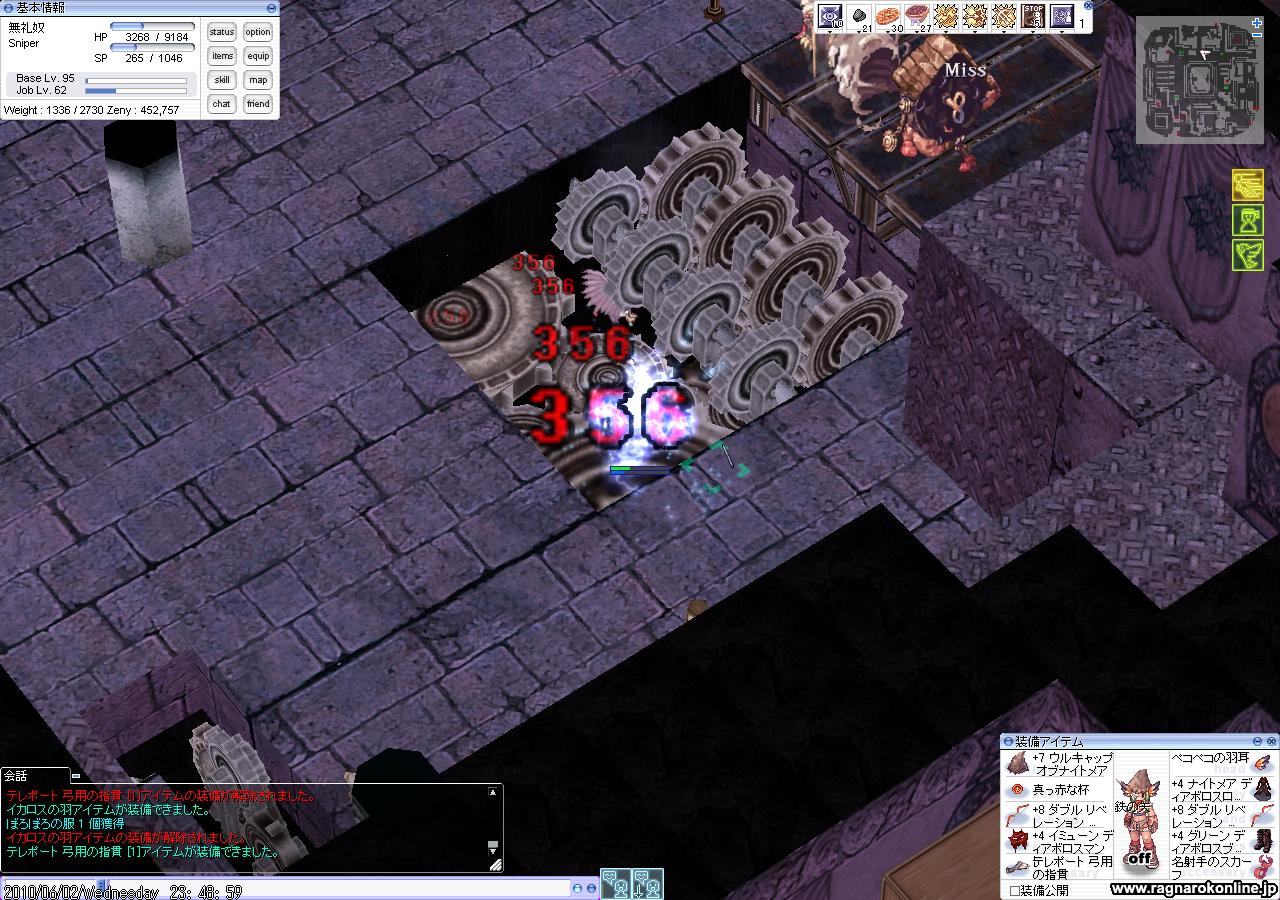Use the red bowl item with 27 count

click(x=917, y=16)
